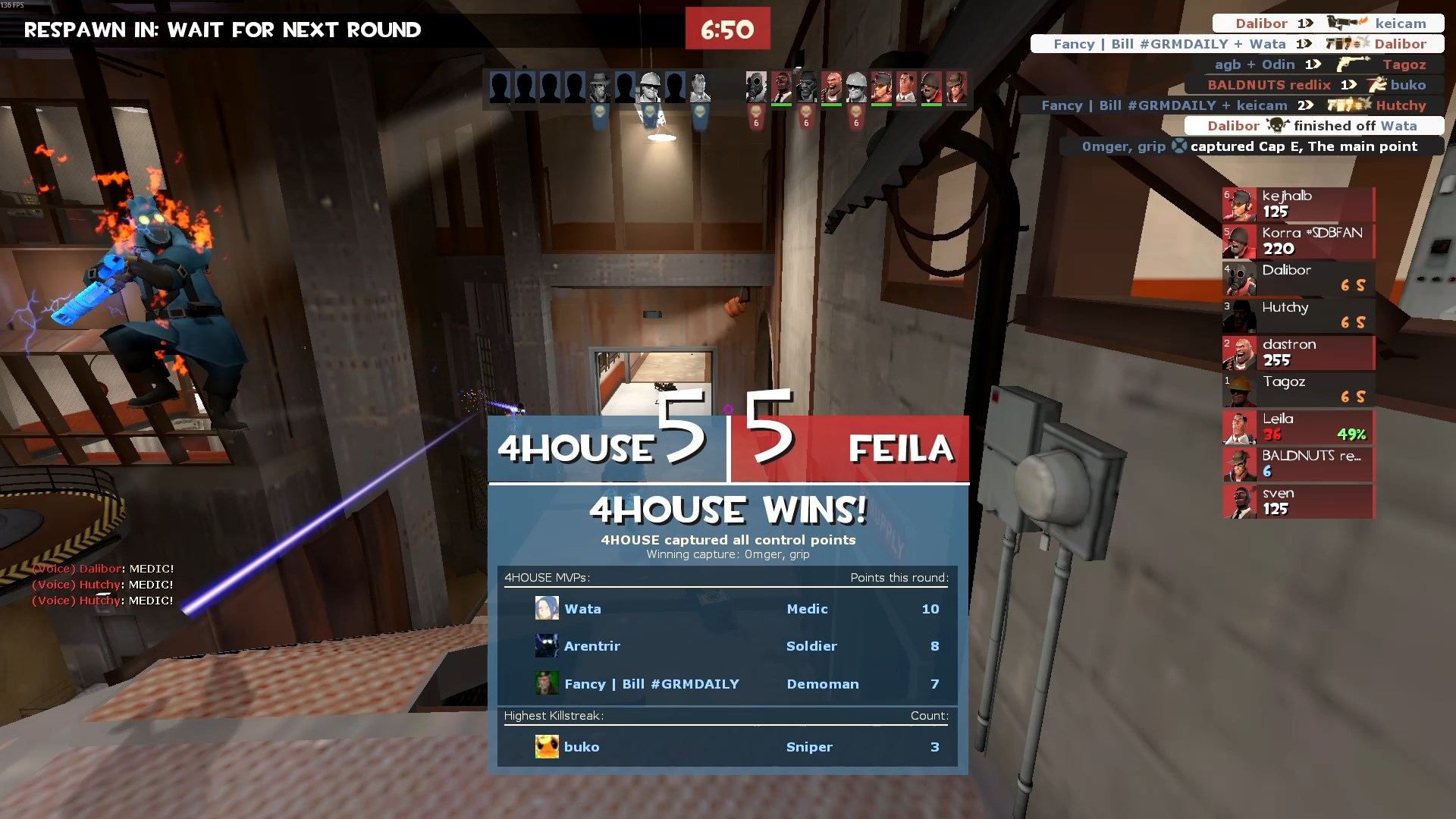Select the 'captured Cap E' feed entry
1456x819 pixels.
1251,146
